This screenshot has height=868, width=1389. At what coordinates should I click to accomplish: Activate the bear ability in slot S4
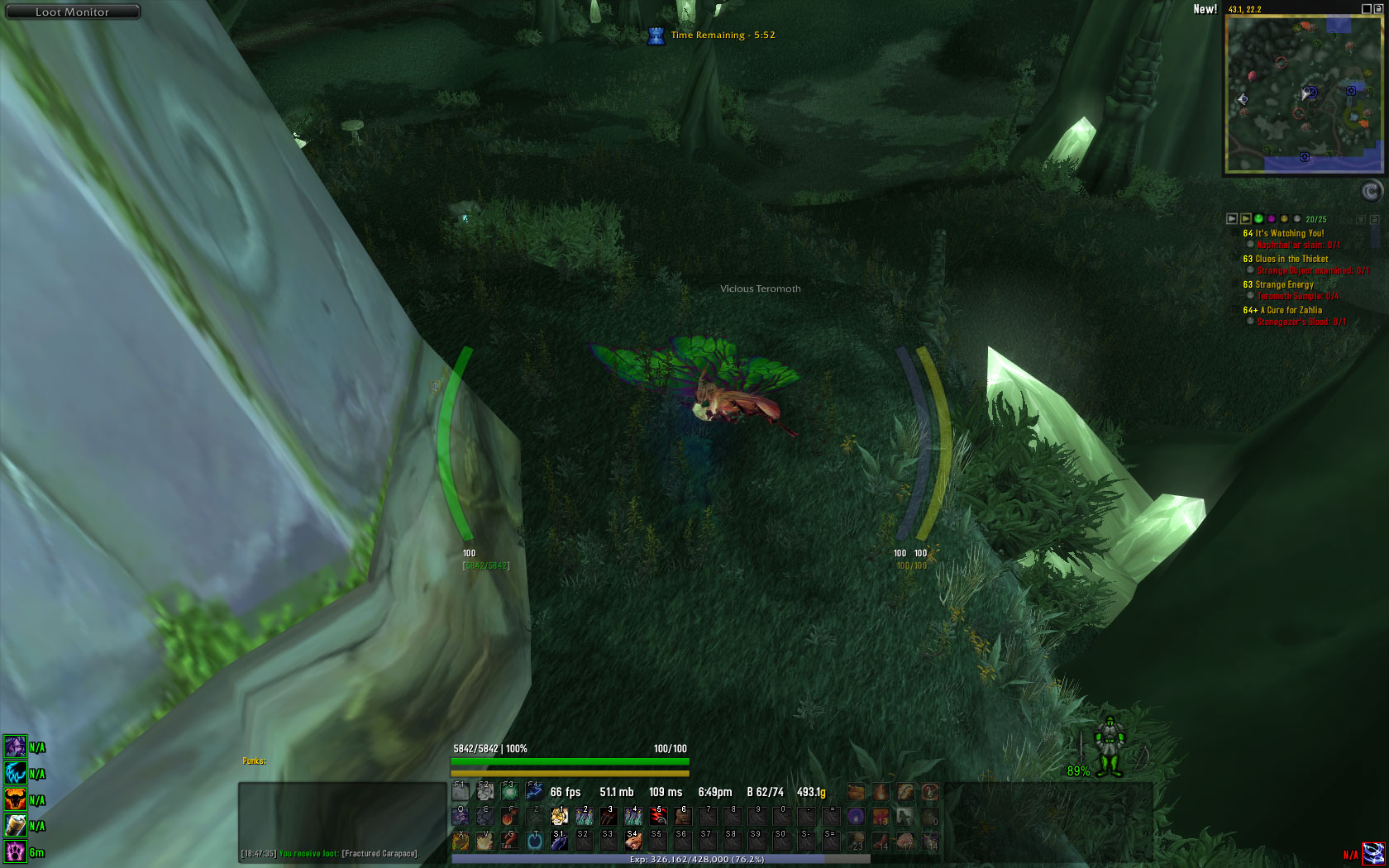point(632,842)
